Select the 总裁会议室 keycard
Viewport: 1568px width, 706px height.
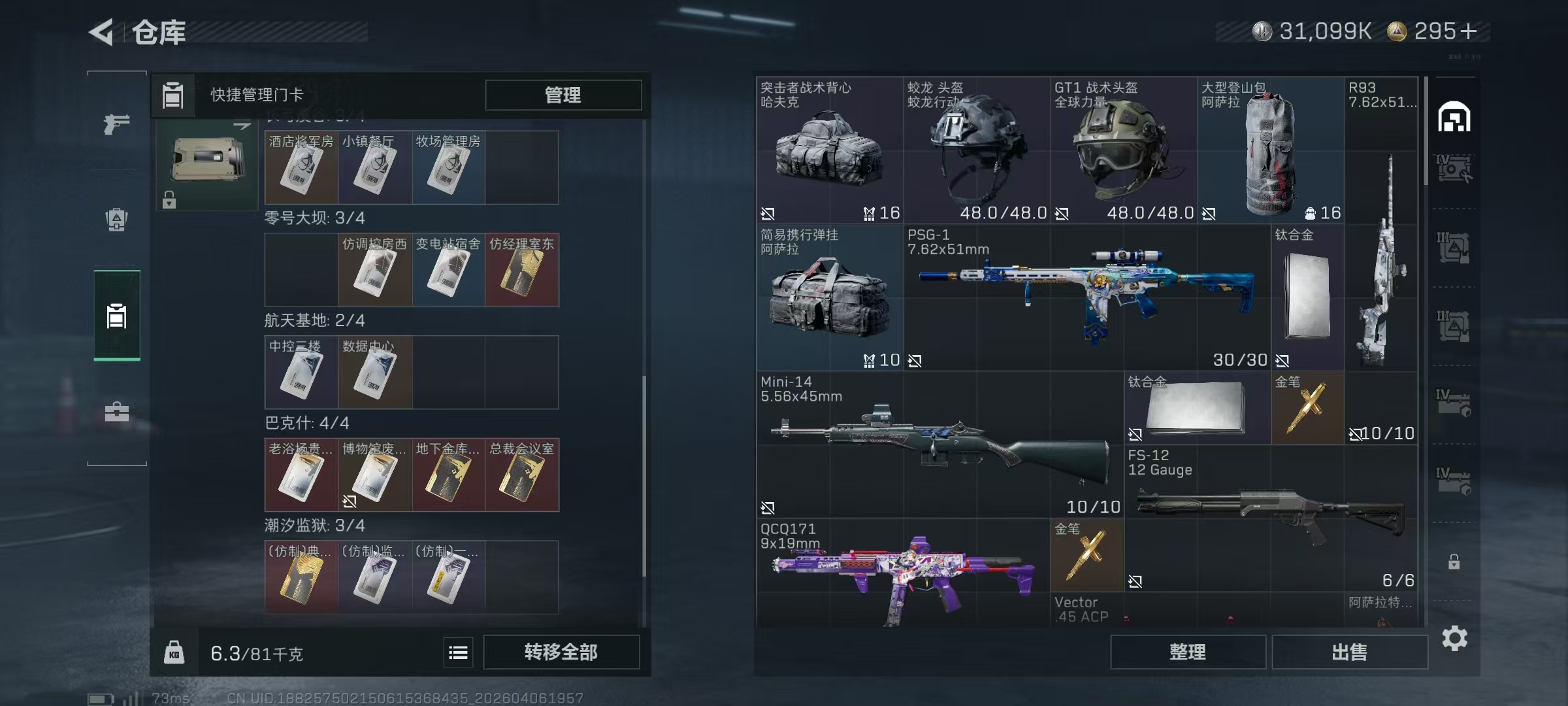(521, 475)
